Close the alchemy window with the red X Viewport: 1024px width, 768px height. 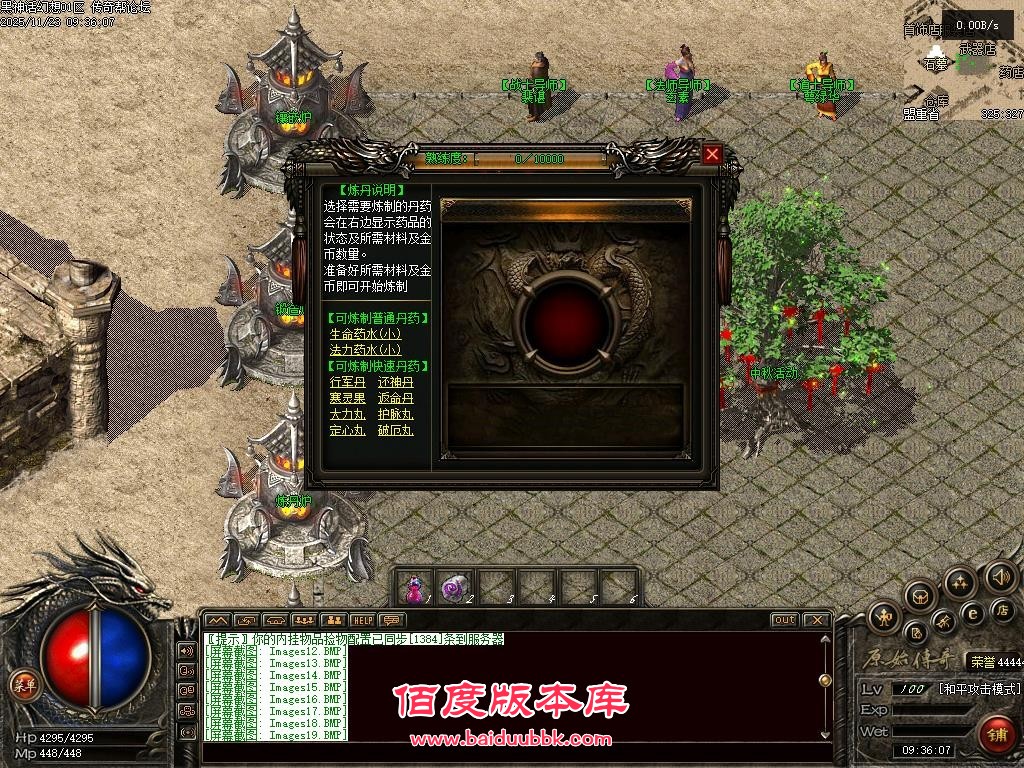pyautogui.click(x=712, y=154)
